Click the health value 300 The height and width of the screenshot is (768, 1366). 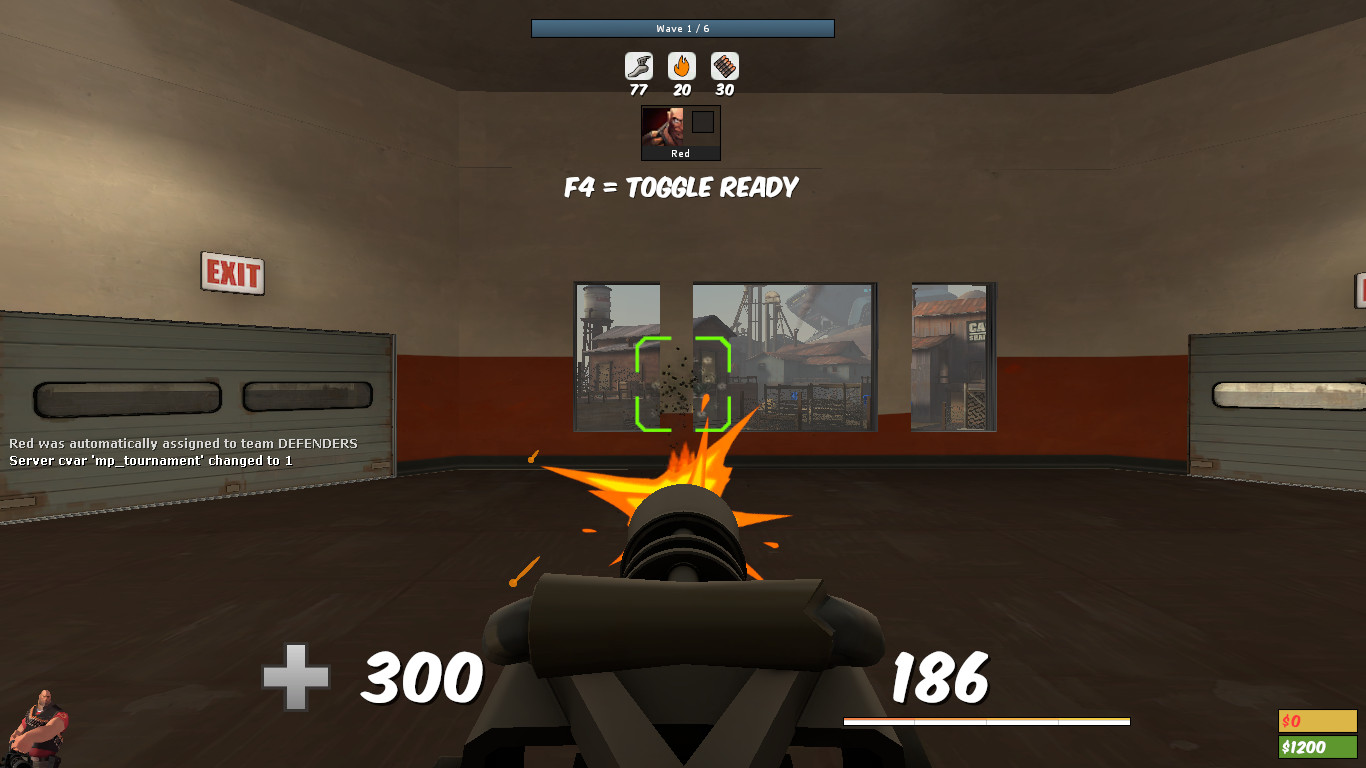point(421,679)
